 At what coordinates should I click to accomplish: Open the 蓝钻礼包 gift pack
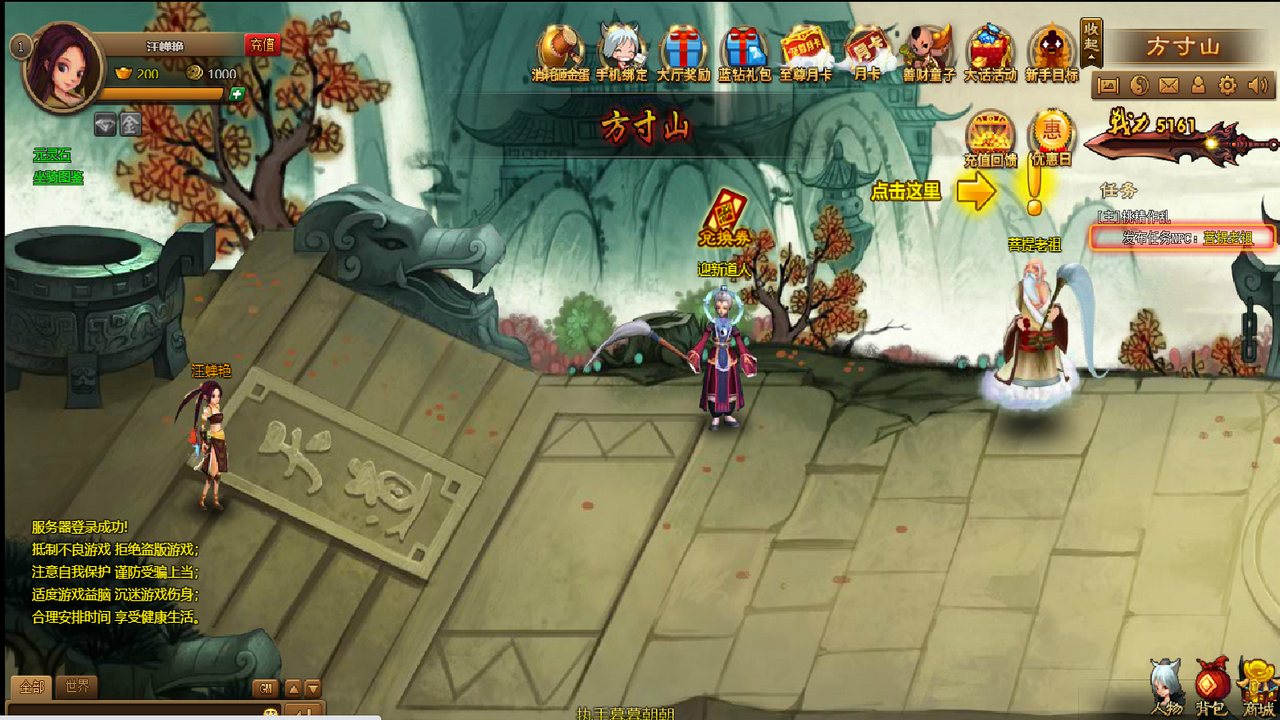(745, 54)
